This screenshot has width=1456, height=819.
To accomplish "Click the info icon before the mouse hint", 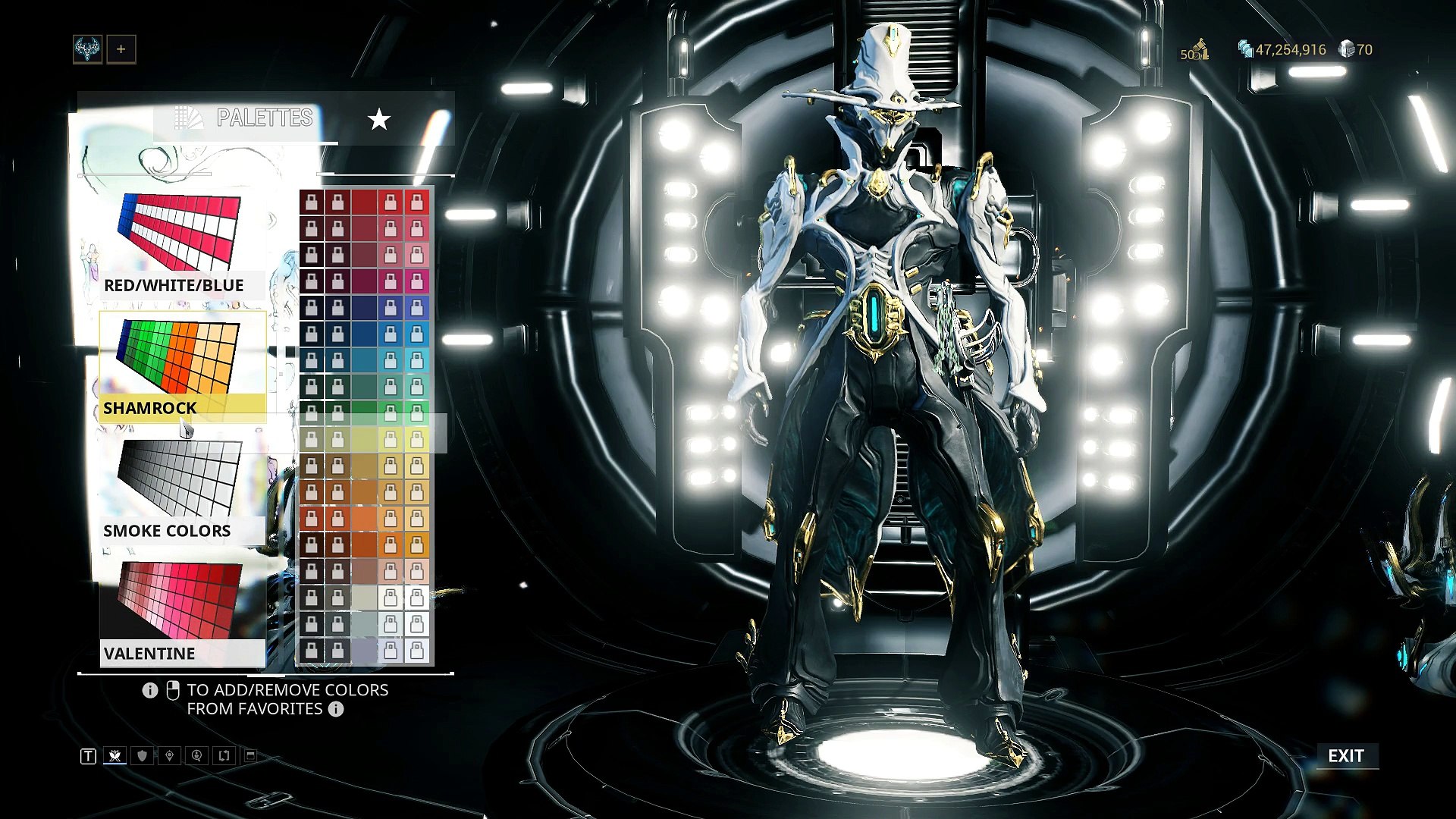I will tap(150, 690).
